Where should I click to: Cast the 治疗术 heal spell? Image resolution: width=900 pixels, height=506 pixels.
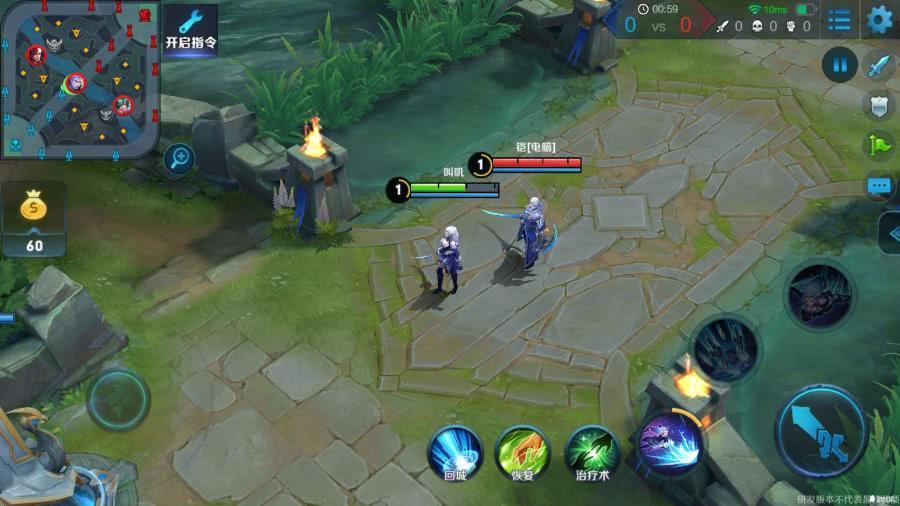591,450
